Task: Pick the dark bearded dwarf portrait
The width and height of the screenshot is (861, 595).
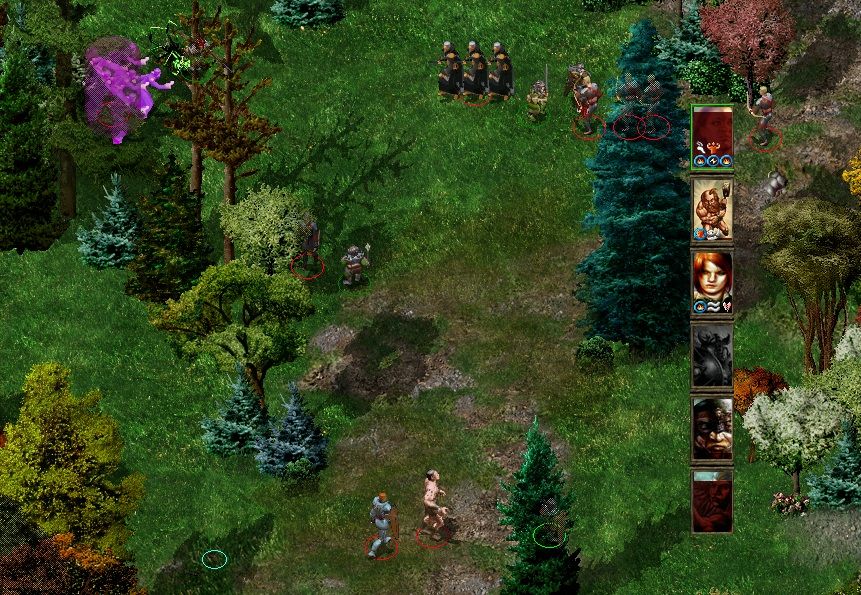Action: point(712,427)
